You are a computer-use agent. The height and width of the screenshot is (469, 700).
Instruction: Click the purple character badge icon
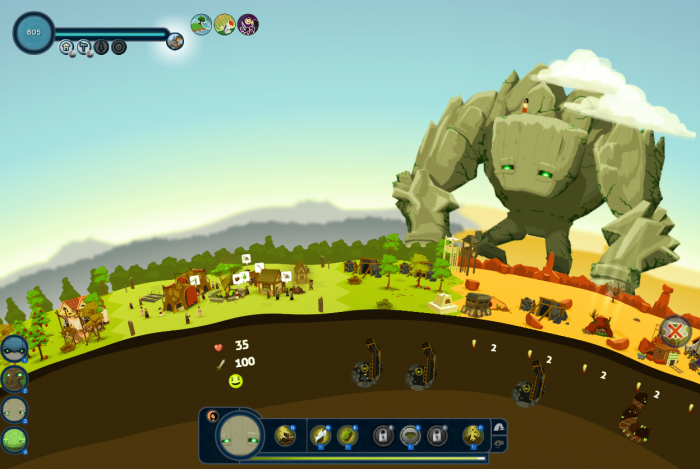click(248, 24)
